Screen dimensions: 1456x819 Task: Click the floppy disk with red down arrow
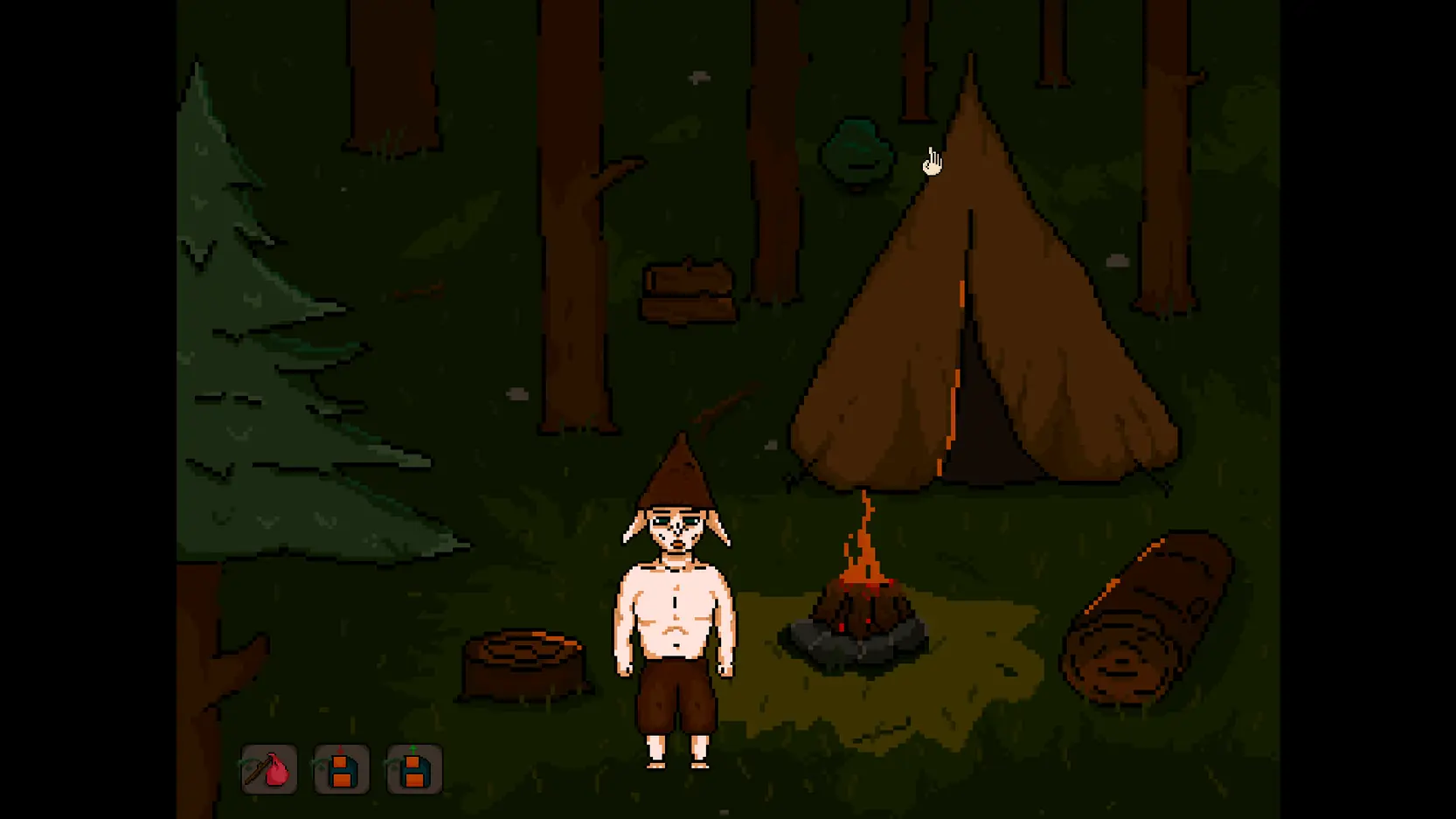point(342,769)
